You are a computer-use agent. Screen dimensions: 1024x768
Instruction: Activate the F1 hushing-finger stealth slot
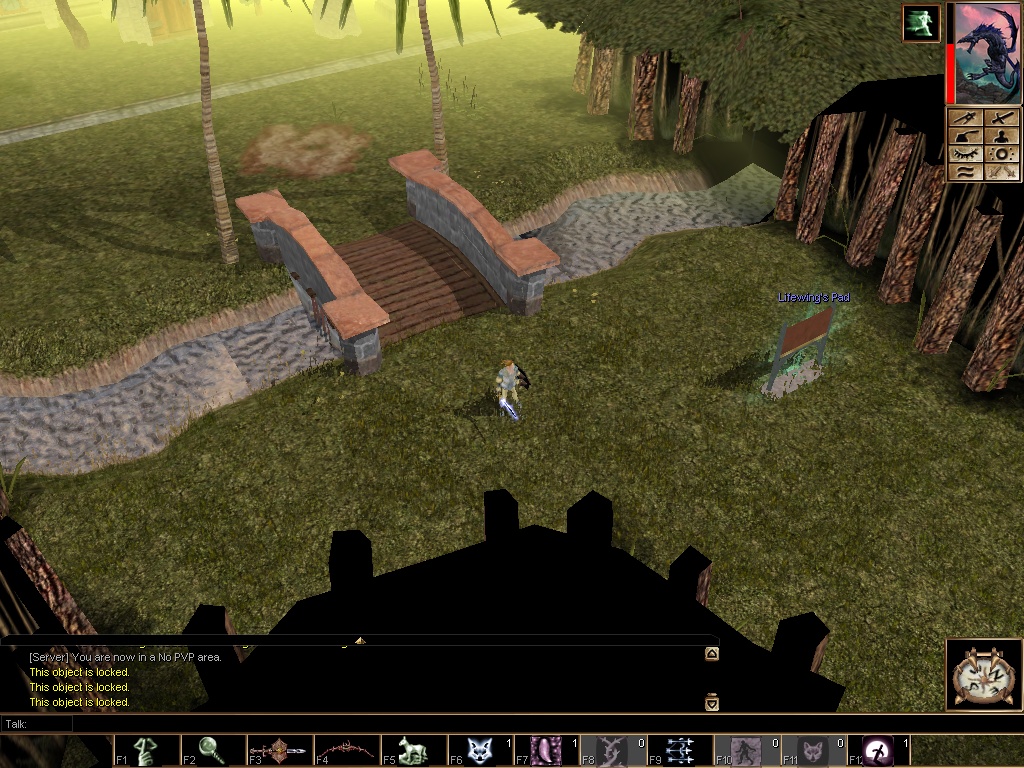tap(147, 751)
